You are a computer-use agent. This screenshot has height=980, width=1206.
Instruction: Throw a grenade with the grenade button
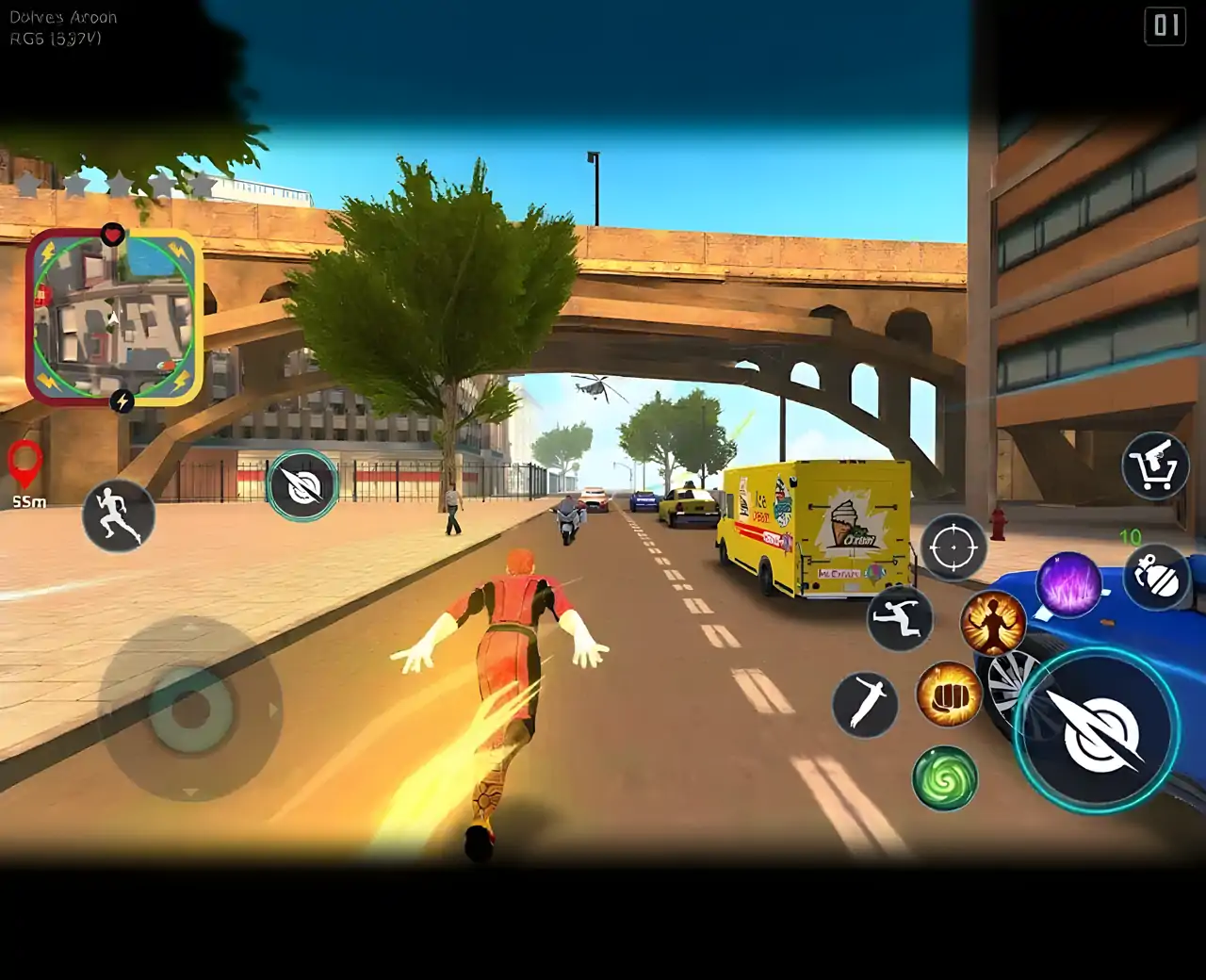(x=1156, y=577)
